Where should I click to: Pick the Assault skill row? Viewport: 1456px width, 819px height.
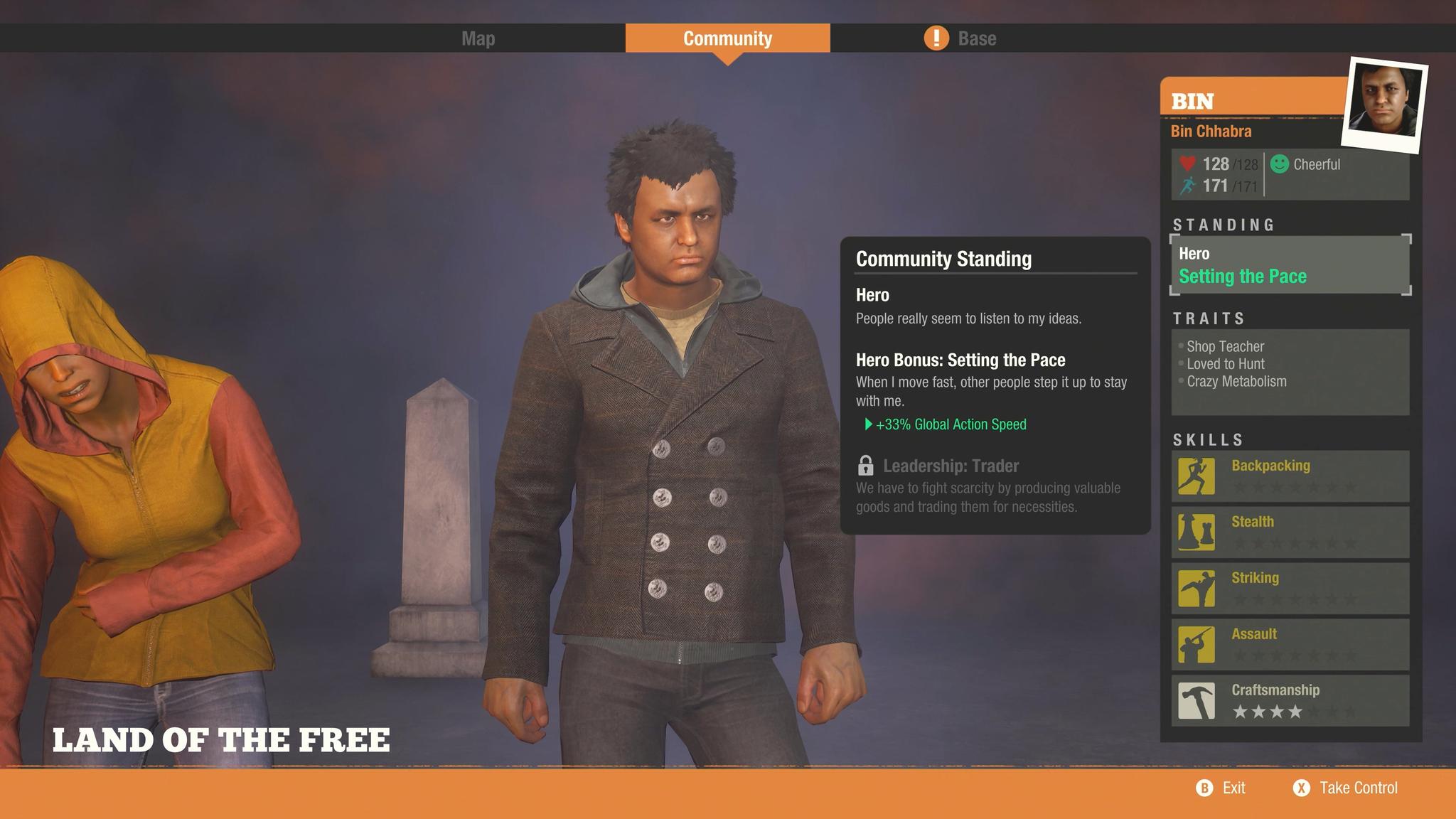(1290, 645)
